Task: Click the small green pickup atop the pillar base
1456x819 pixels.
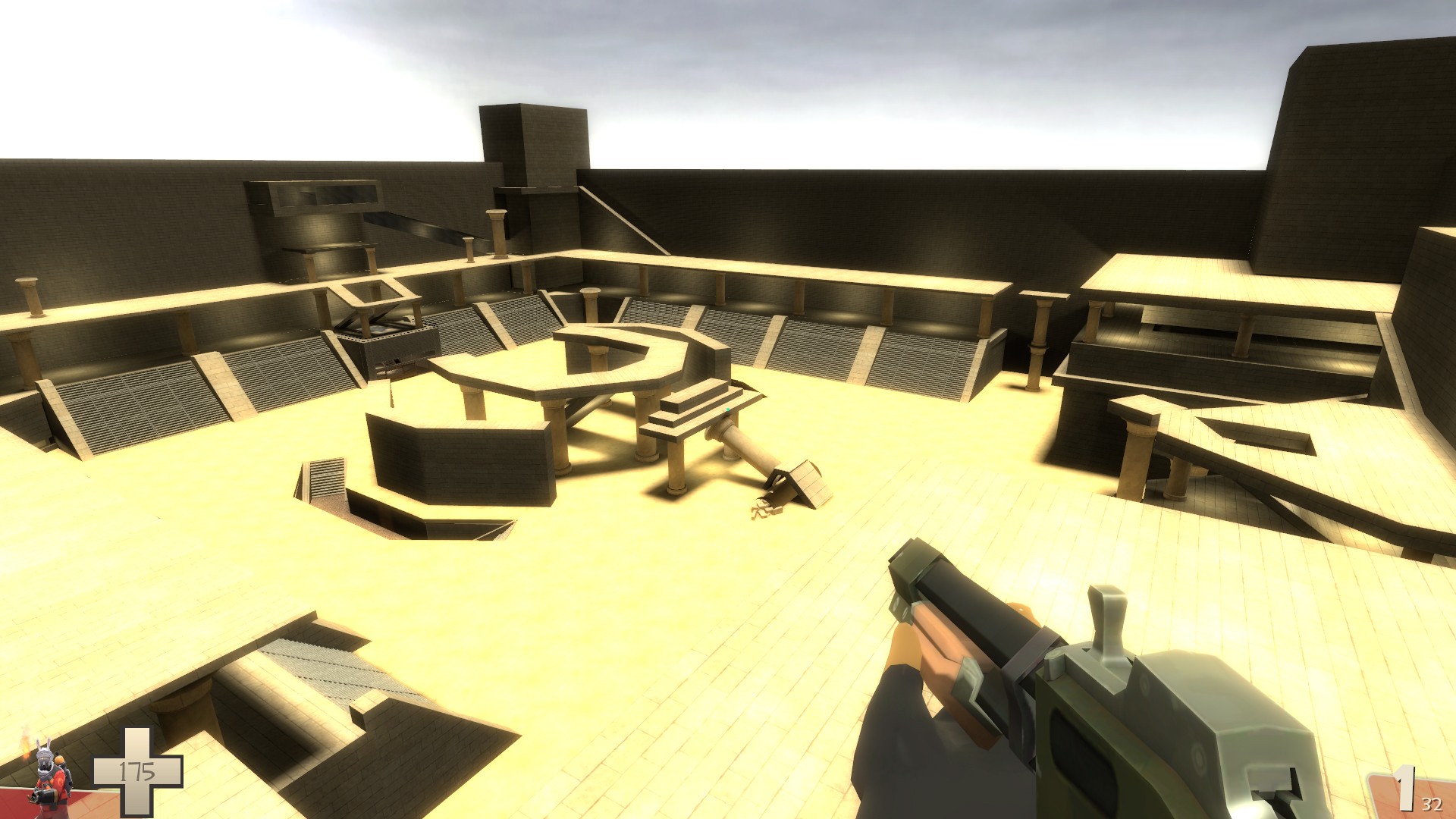Action: (x=728, y=409)
